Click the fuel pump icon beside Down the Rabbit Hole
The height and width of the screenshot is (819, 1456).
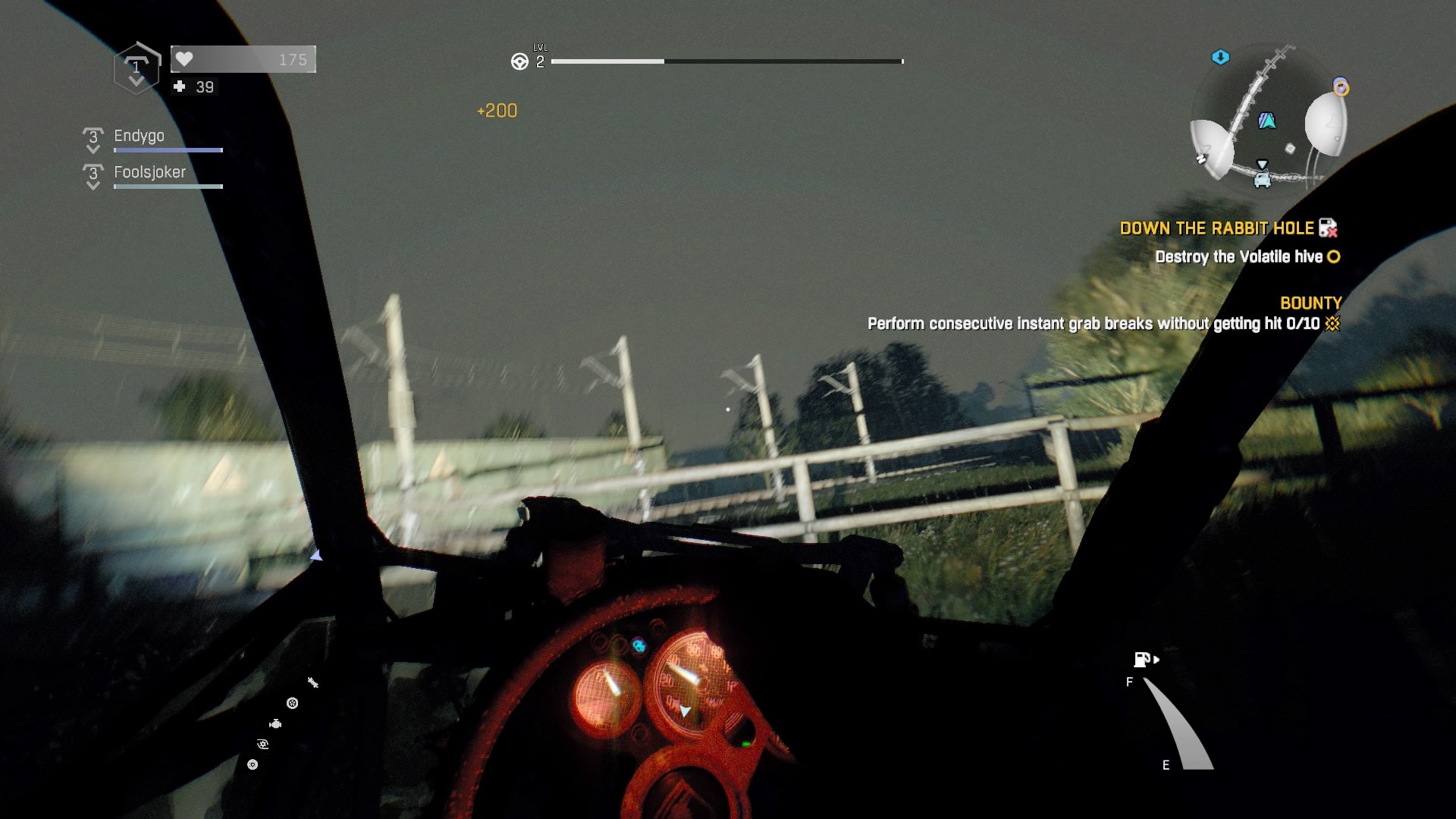[1329, 228]
